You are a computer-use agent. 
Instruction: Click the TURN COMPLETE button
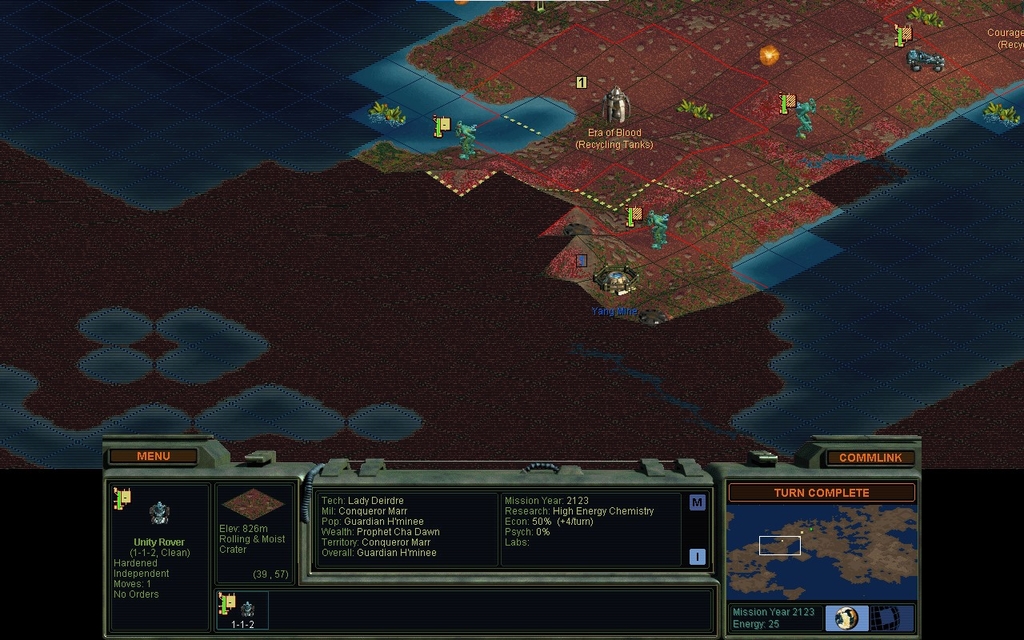tap(821, 493)
